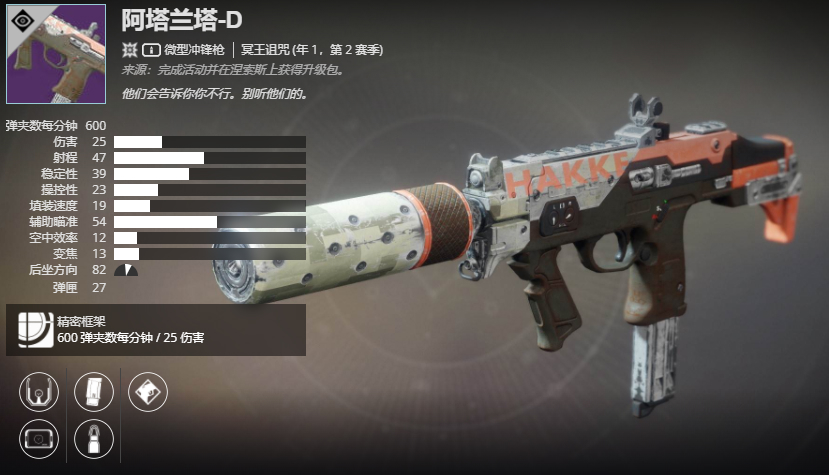Pick the magazine perk icon
Viewport: 829px width, 475px height.
(95, 390)
